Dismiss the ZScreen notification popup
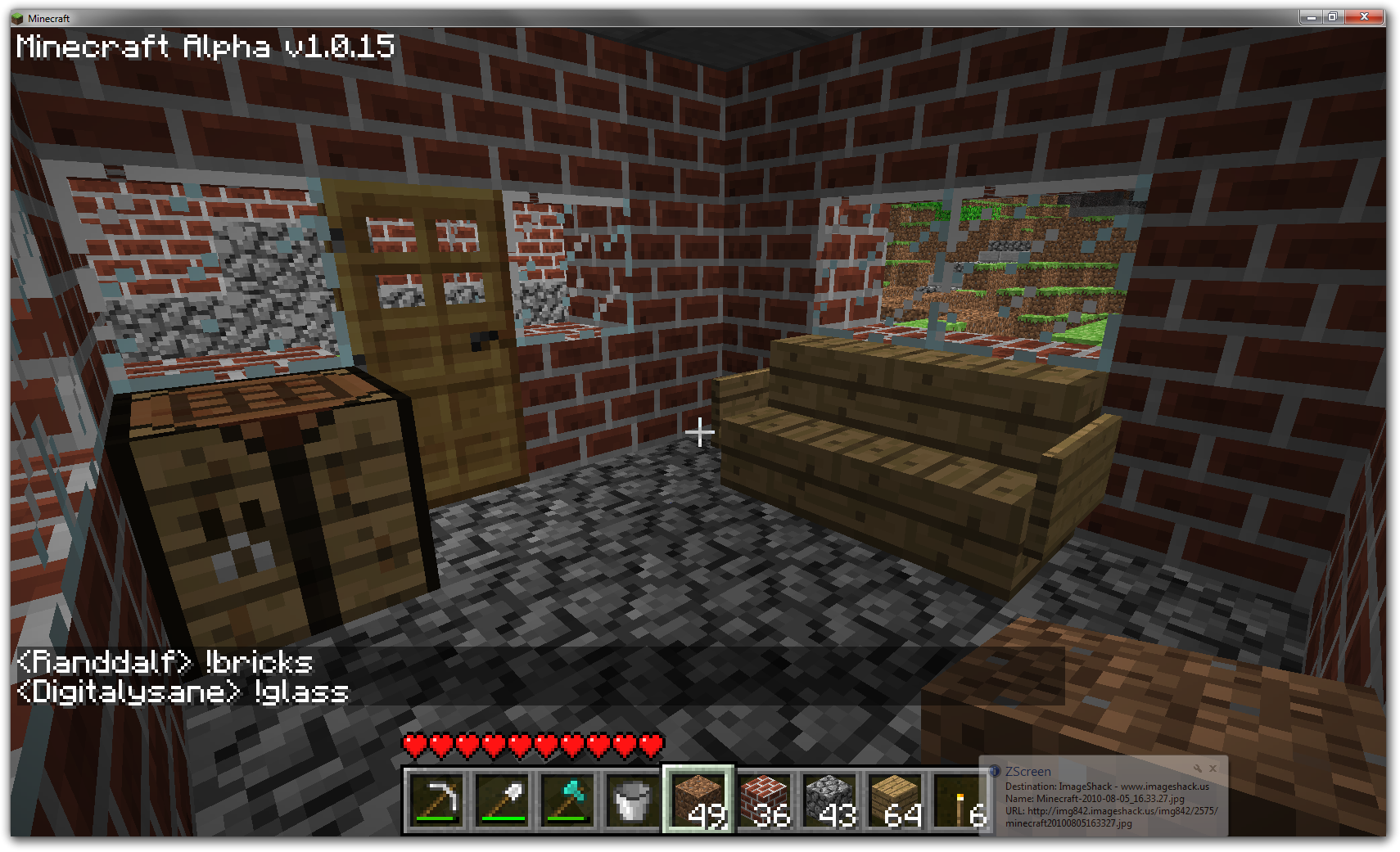The width and height of the screenshot is (1400, 852). (1213, 769)
